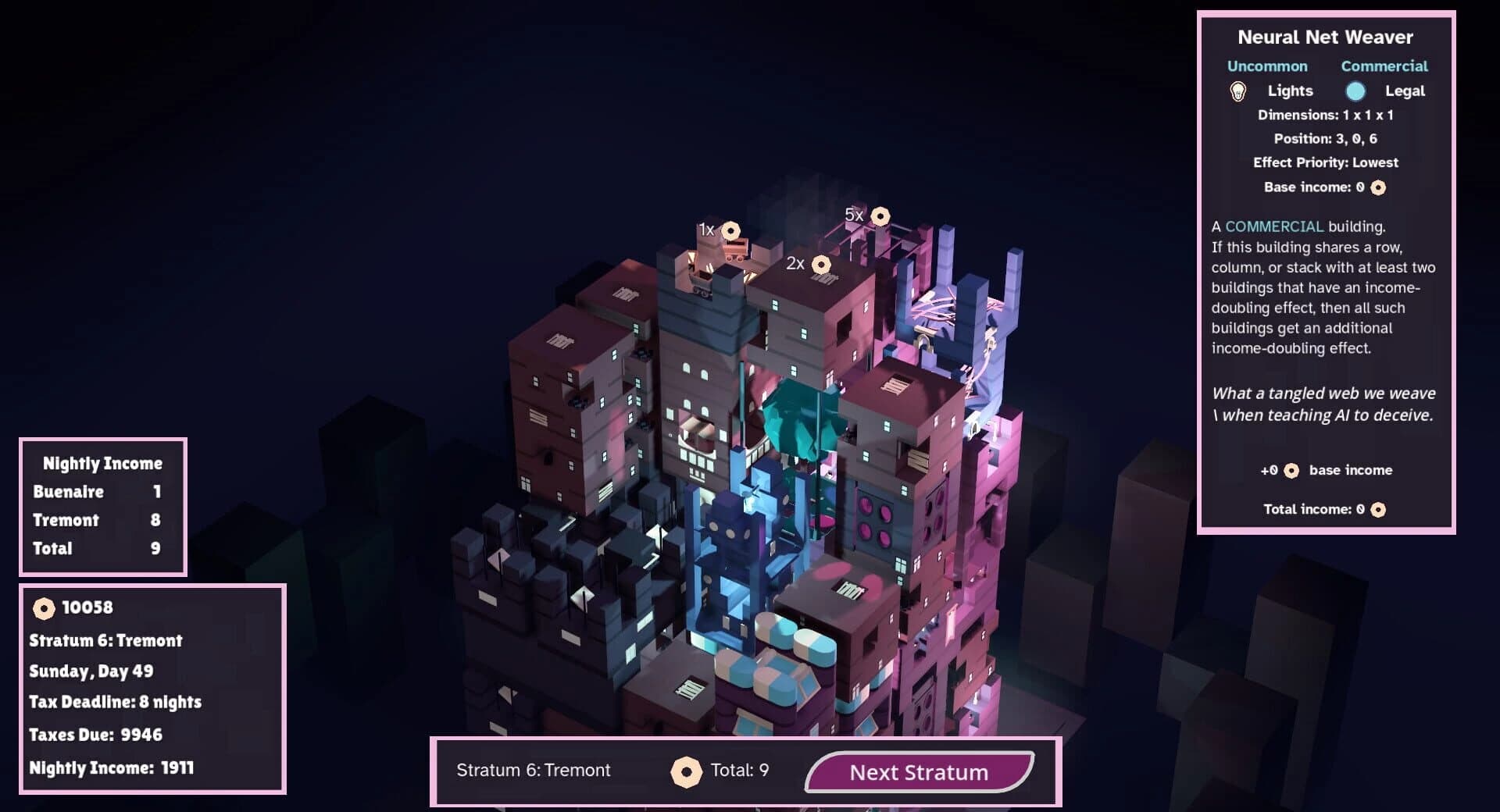Viewport: 1500px width, 812px height.
Task: Click the coin beside Total: 9 in bottom bar
Action: (687, 770)
